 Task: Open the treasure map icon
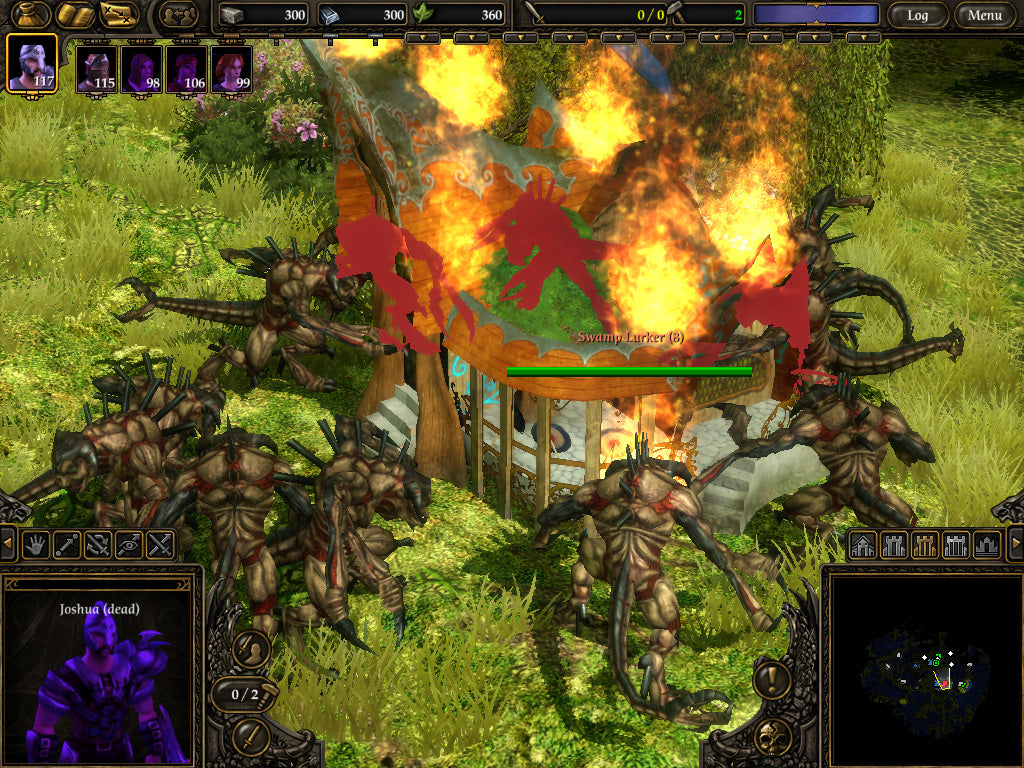tap(119, 14)
